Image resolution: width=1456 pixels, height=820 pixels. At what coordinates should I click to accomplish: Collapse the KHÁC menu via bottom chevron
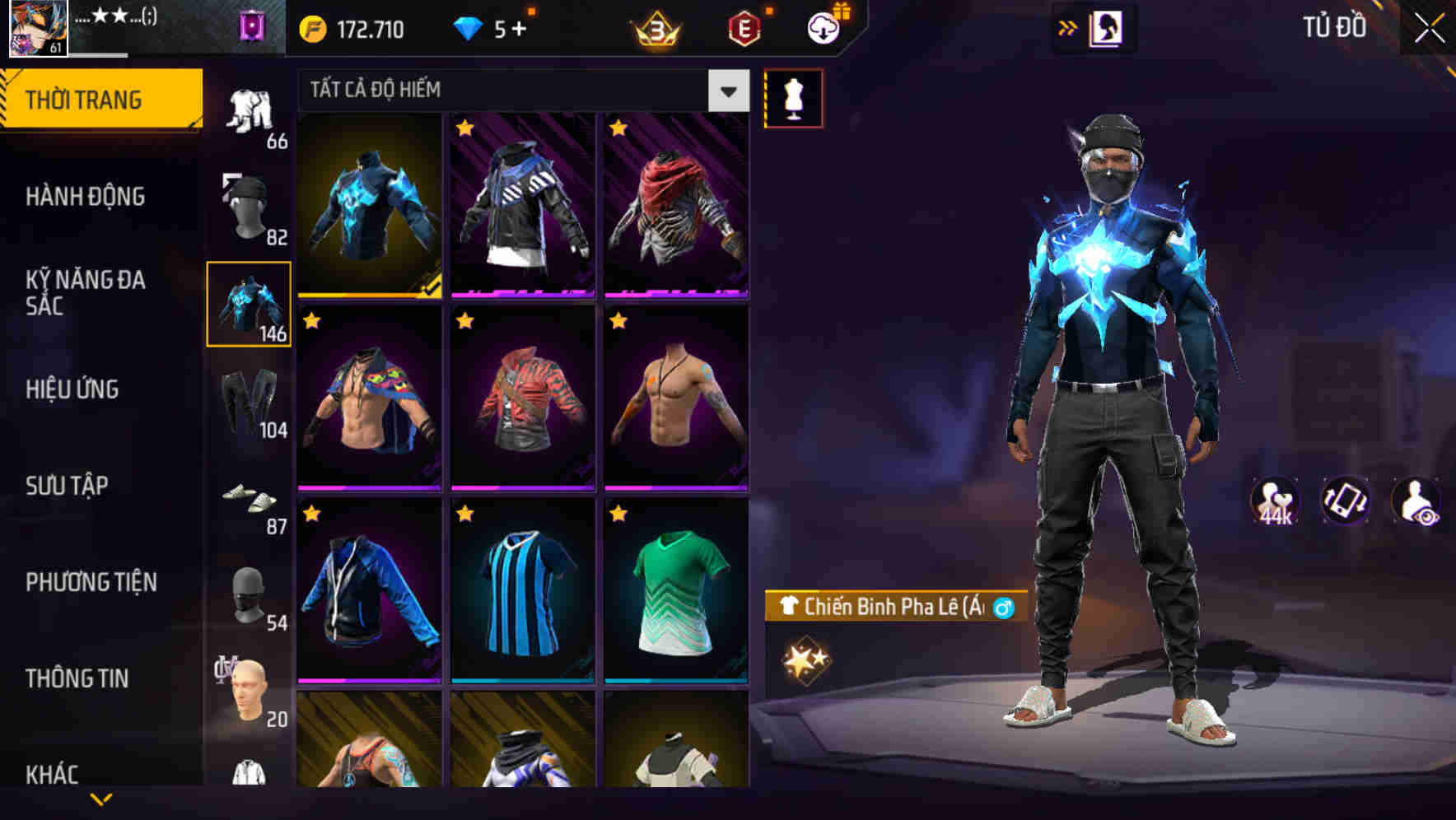click(x=102, y=799)
